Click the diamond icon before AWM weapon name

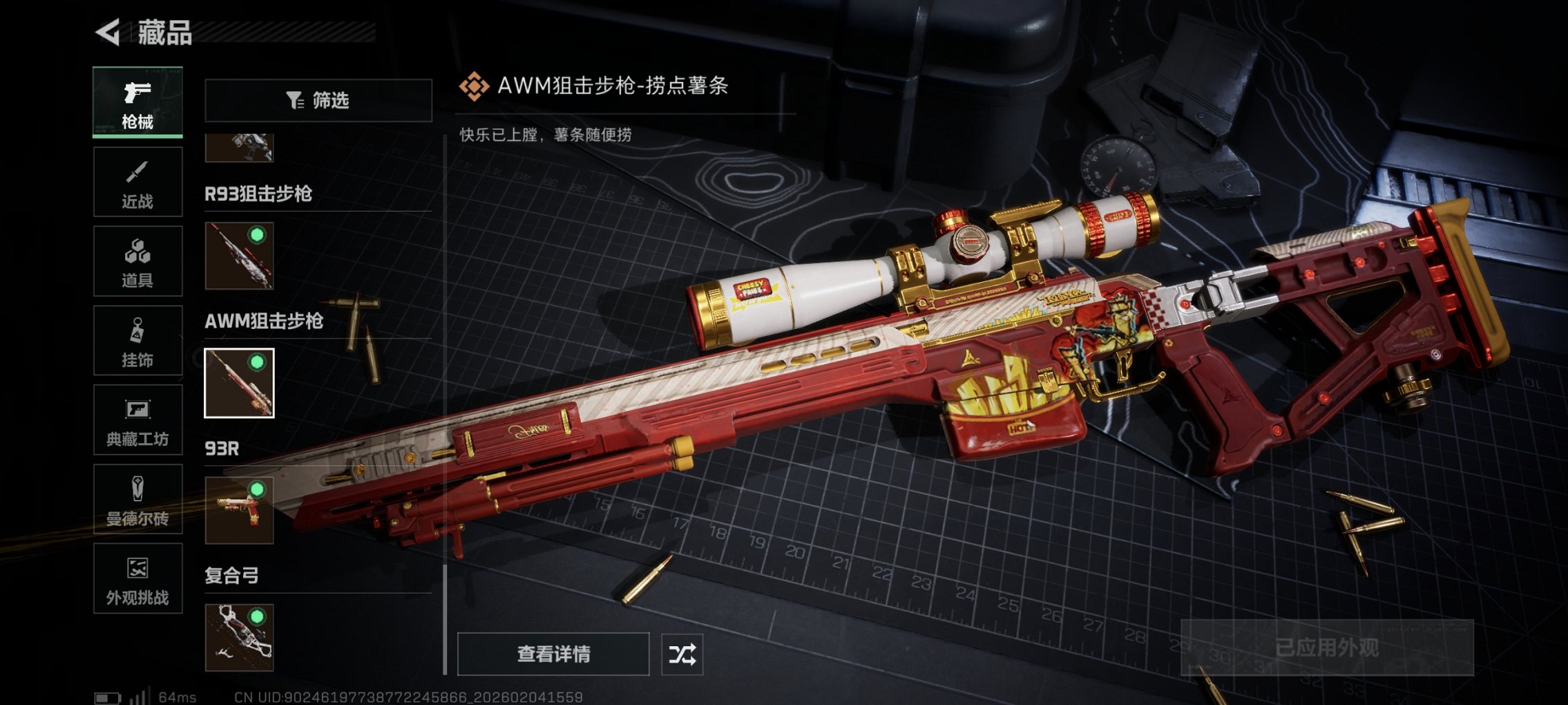[473, 86]
